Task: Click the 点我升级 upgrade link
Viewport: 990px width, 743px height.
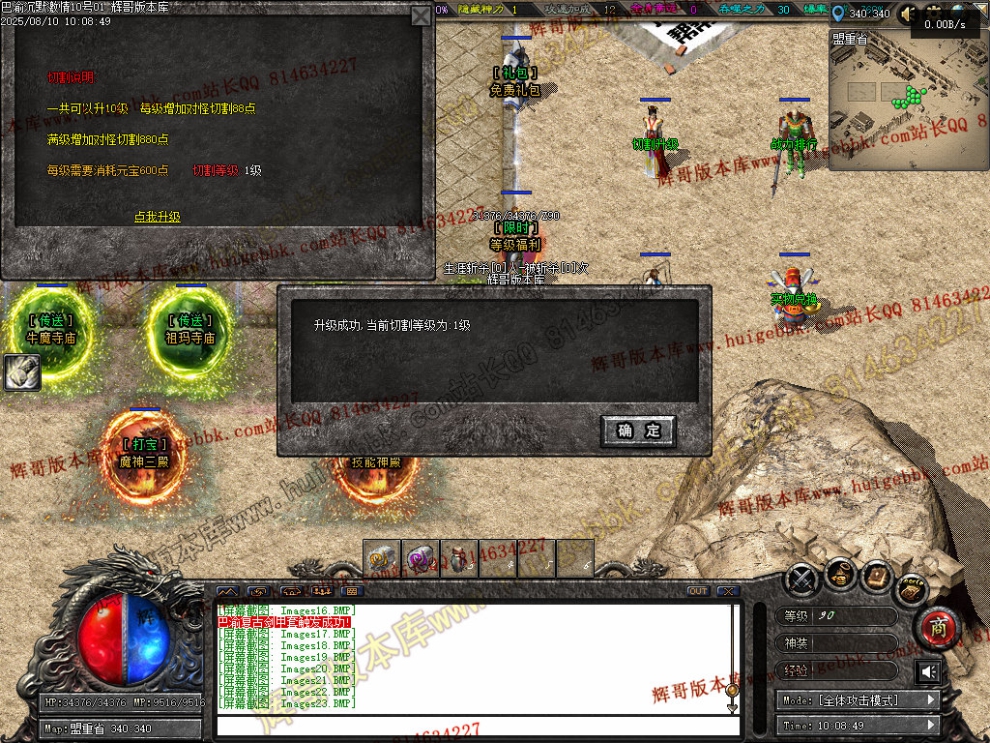Action: 157,216
